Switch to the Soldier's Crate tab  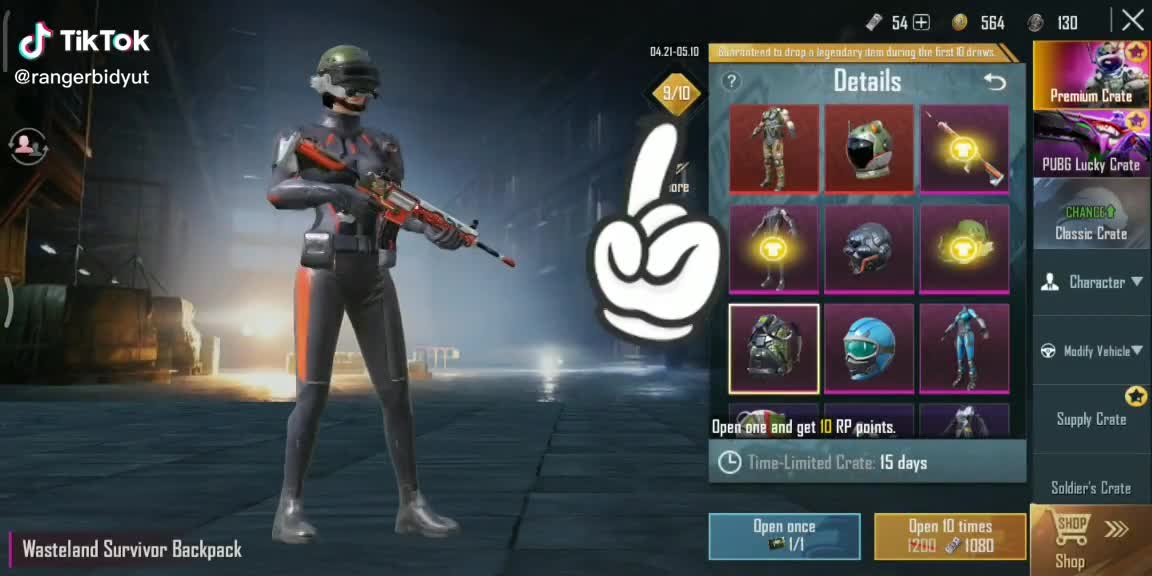pos(1091,487)
